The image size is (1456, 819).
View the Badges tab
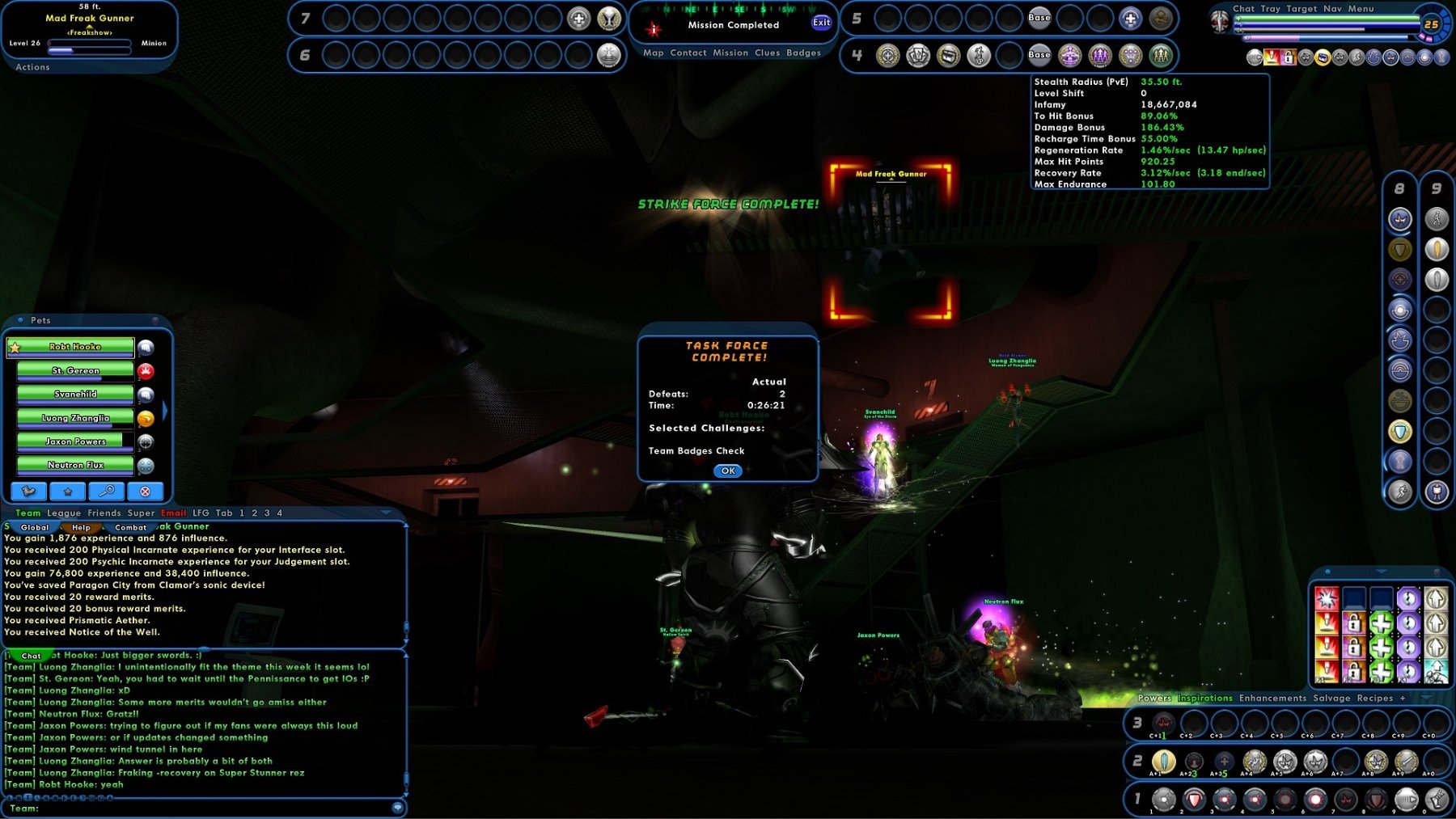[803, 53]
